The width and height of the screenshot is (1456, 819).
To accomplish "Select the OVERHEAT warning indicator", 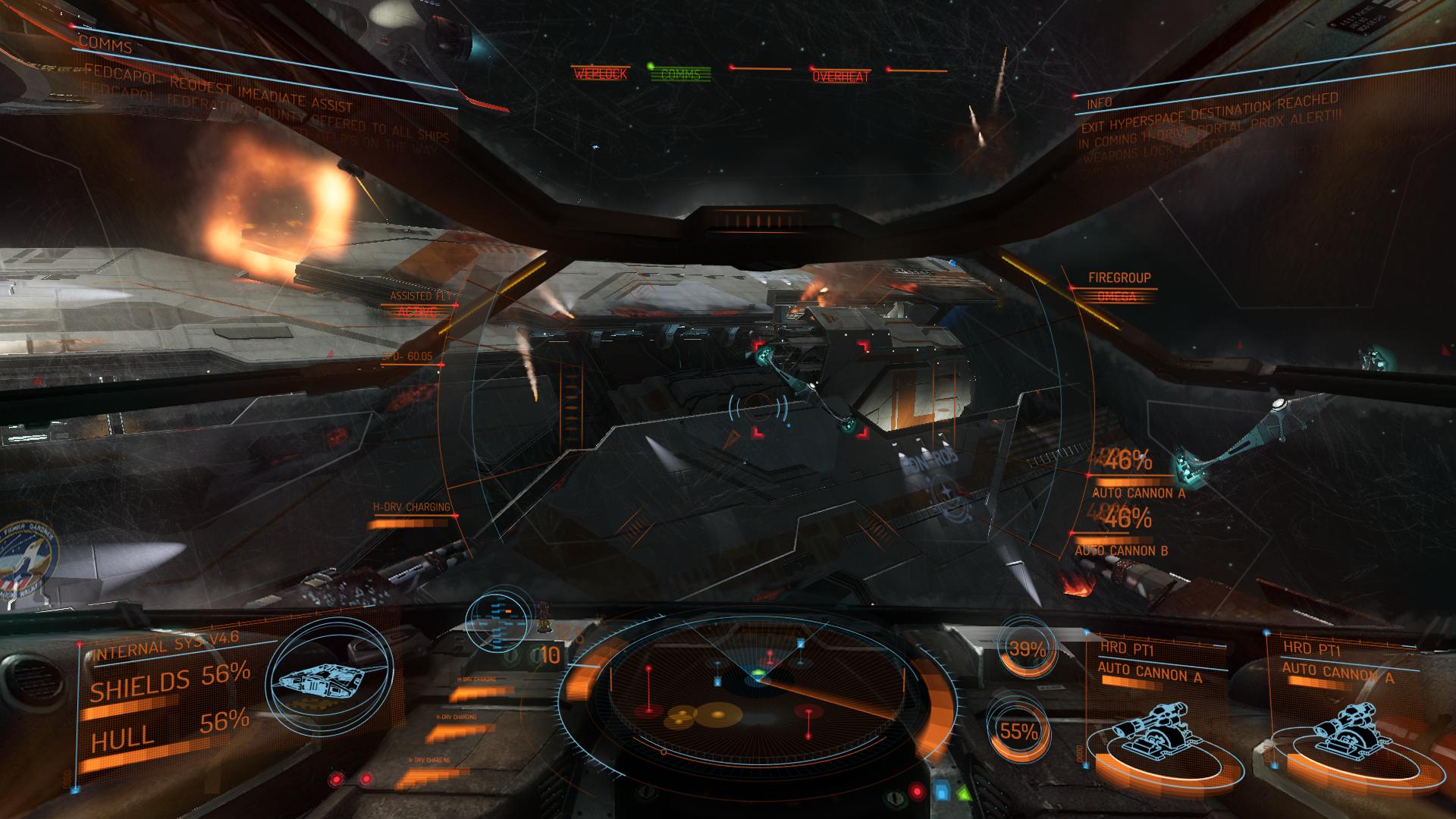I will coord(841,77).
